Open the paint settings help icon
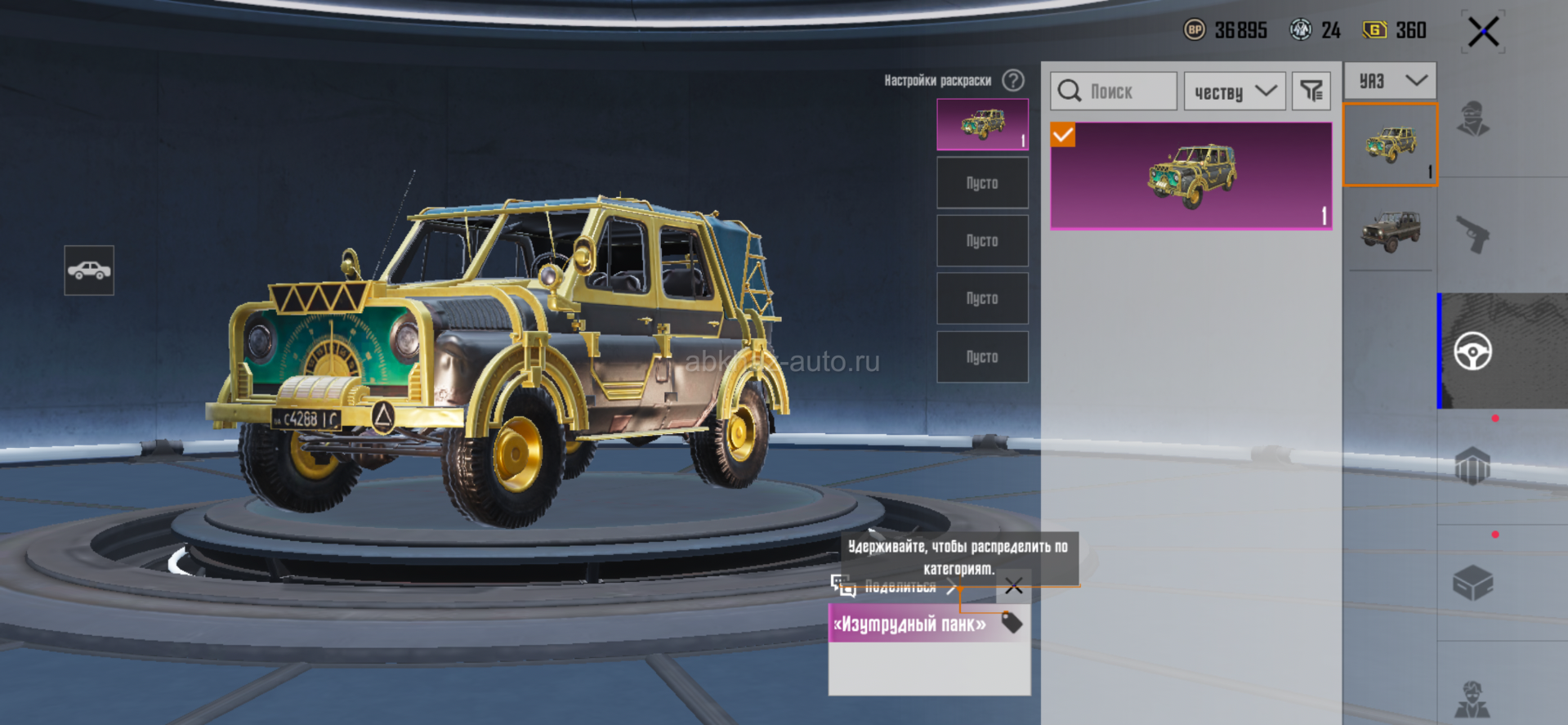Screen dimensions: 1568x725 click(x=1013, y=80)
